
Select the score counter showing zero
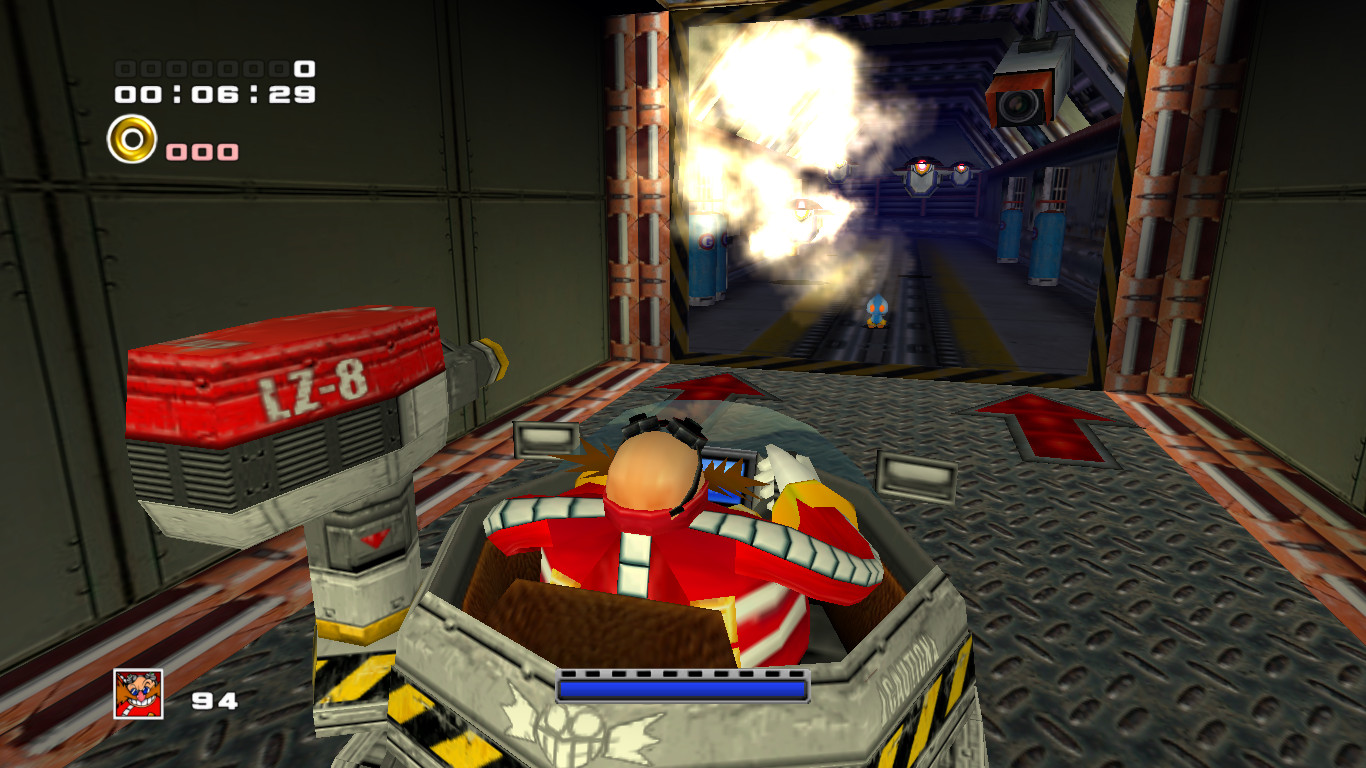215,68
